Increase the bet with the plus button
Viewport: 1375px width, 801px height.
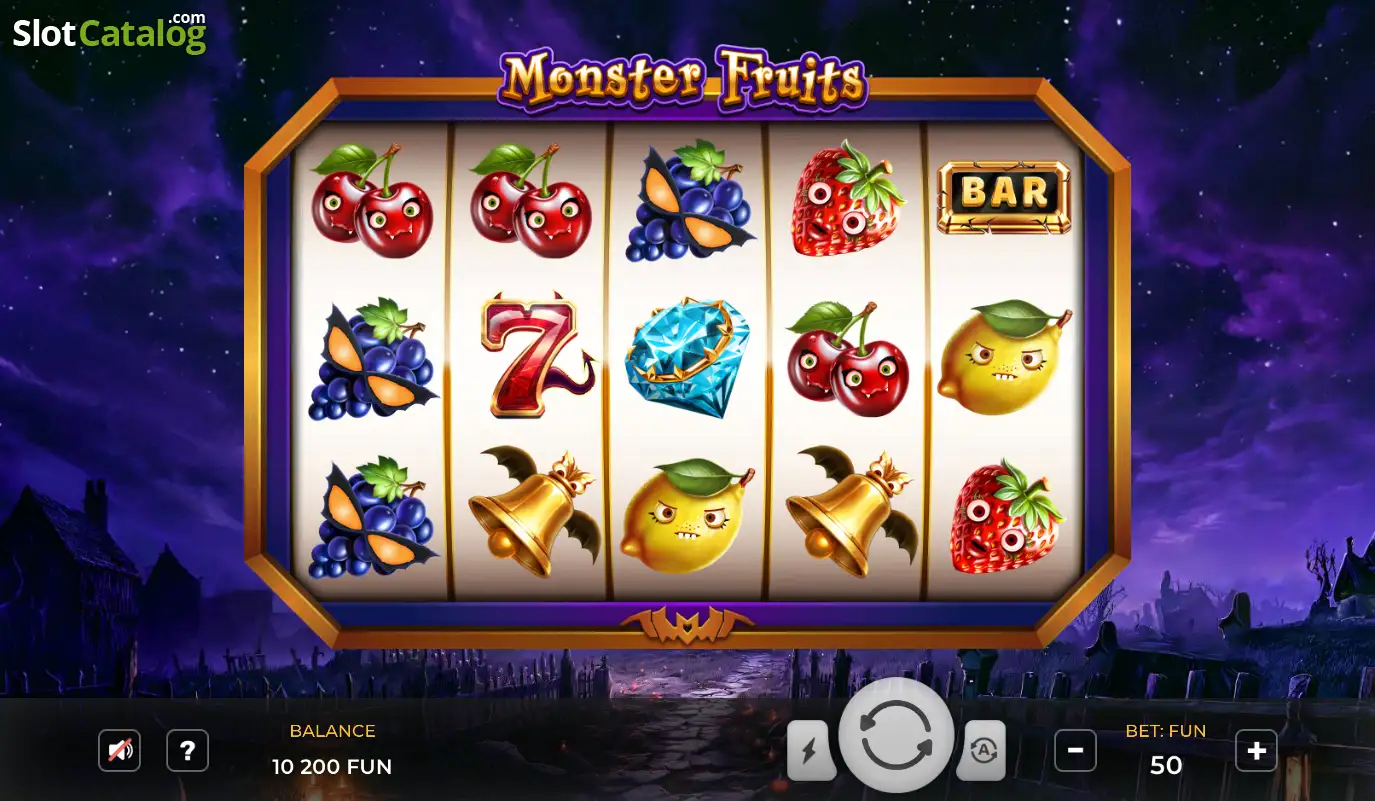[1256, 750]
